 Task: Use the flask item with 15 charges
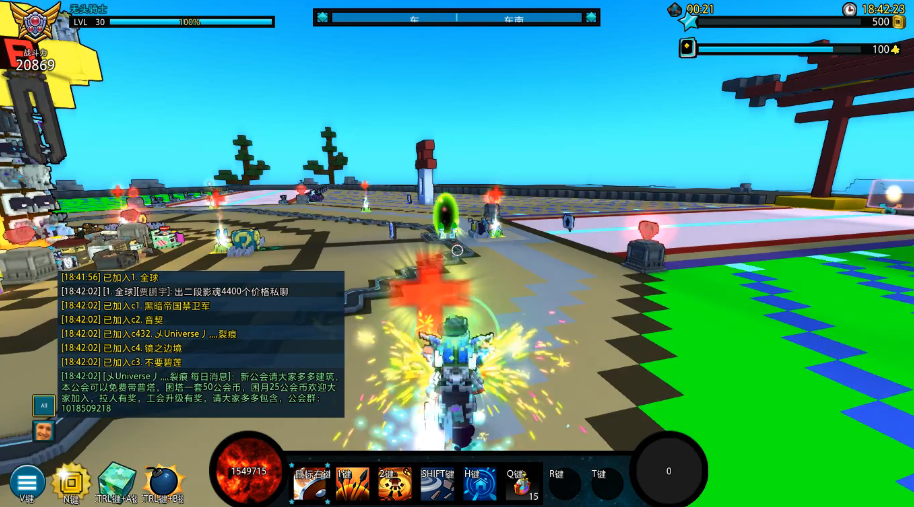point(521,485)
